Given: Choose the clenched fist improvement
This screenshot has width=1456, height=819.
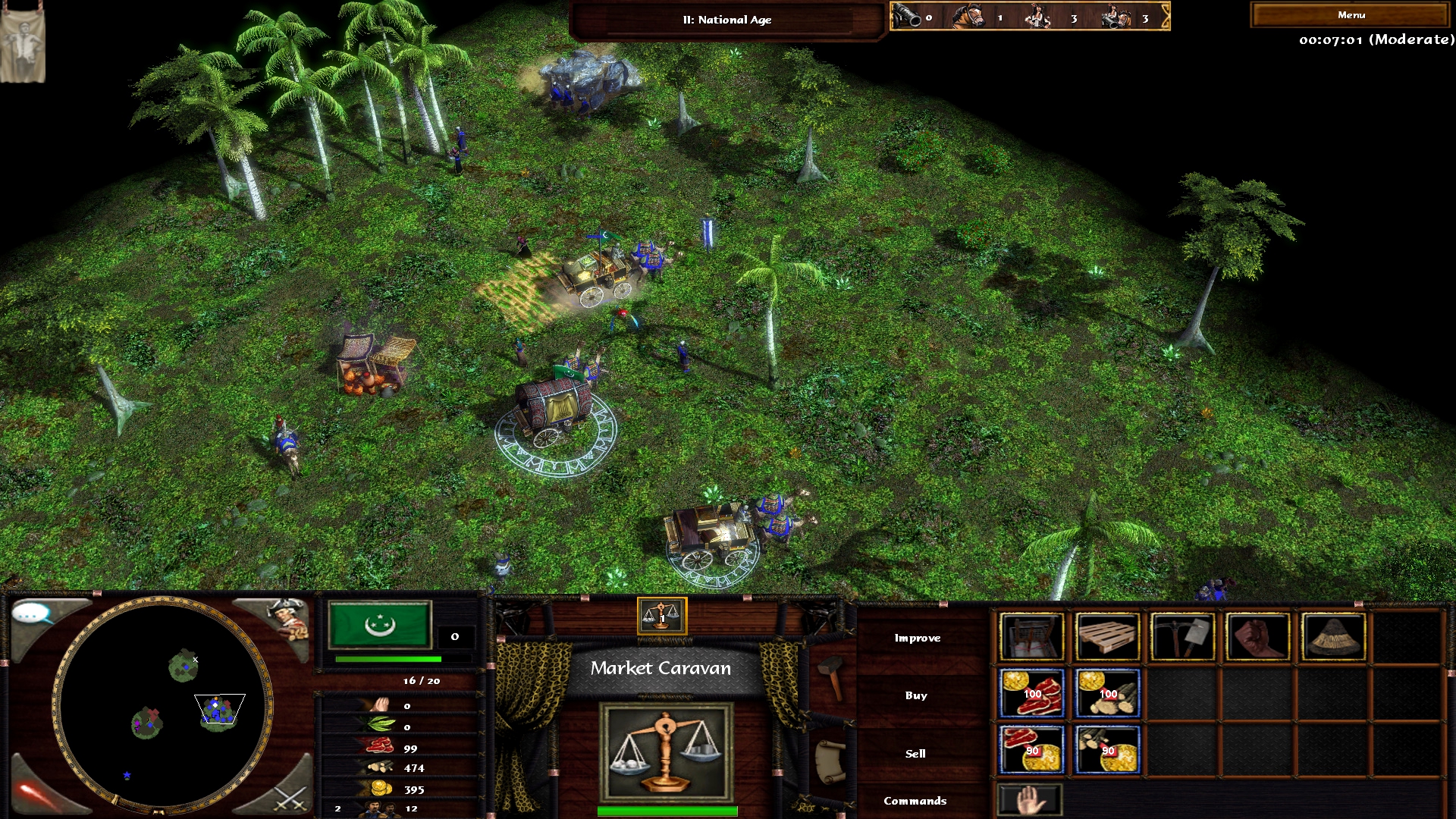Looking at the screenshot, I should tap(1258, 637).
